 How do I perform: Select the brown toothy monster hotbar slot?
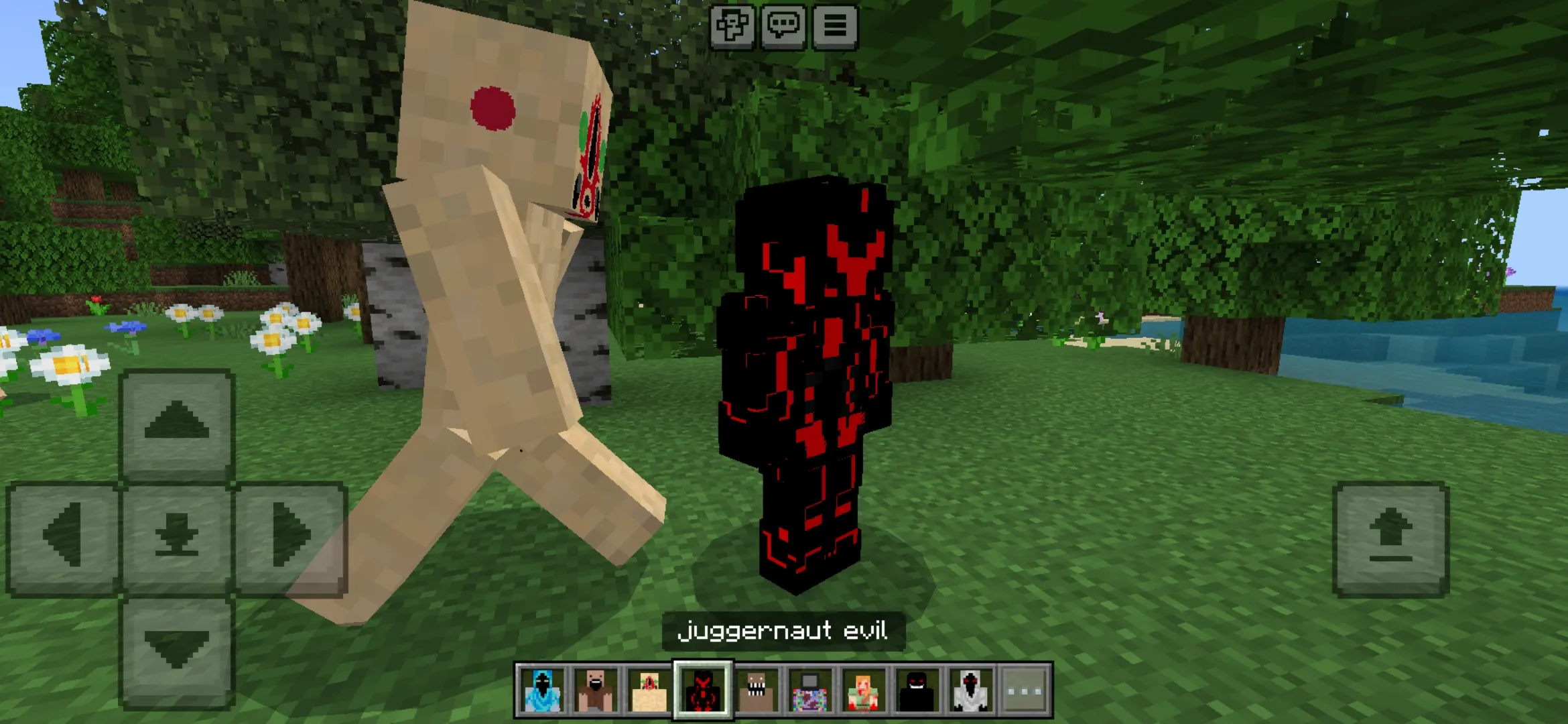(757, 690)
